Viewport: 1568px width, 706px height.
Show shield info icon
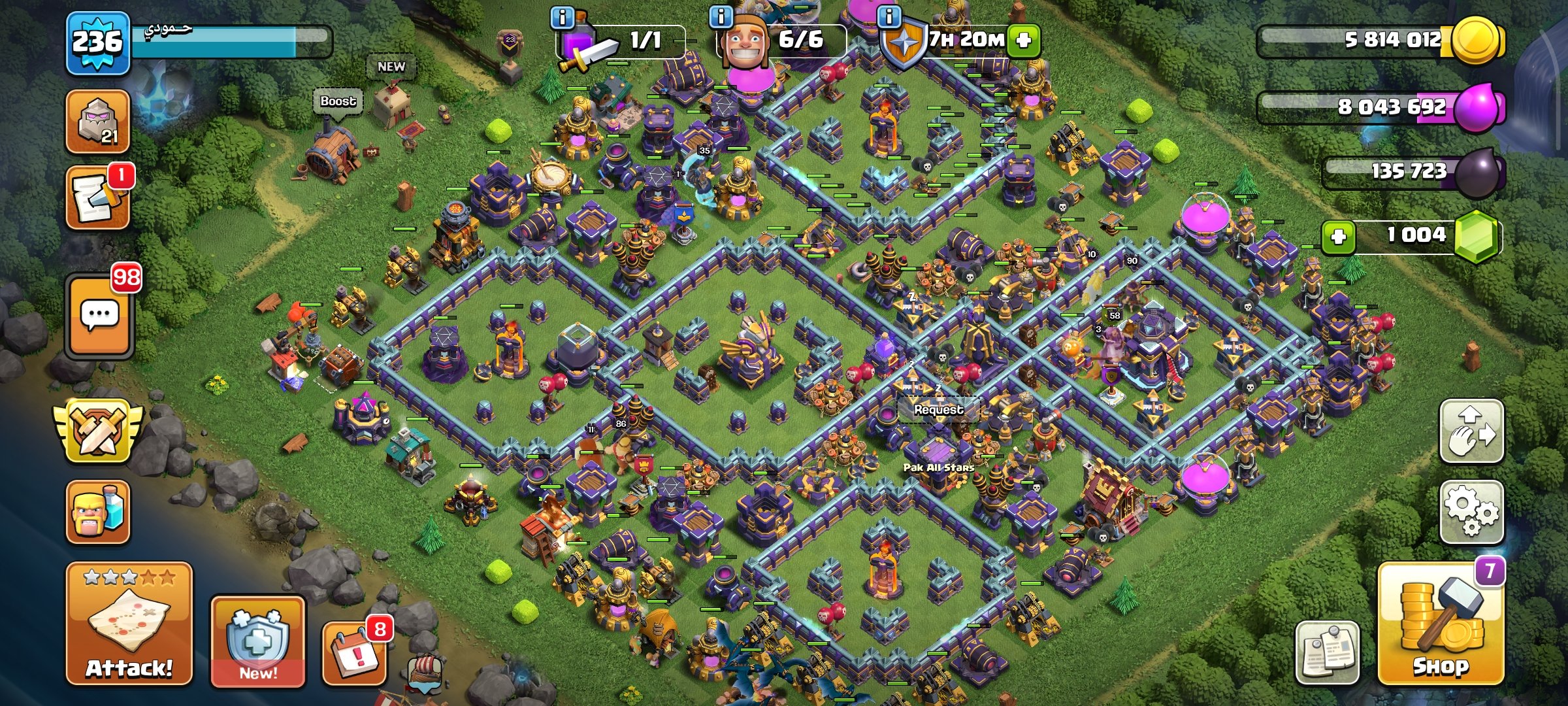coord(889,17)
